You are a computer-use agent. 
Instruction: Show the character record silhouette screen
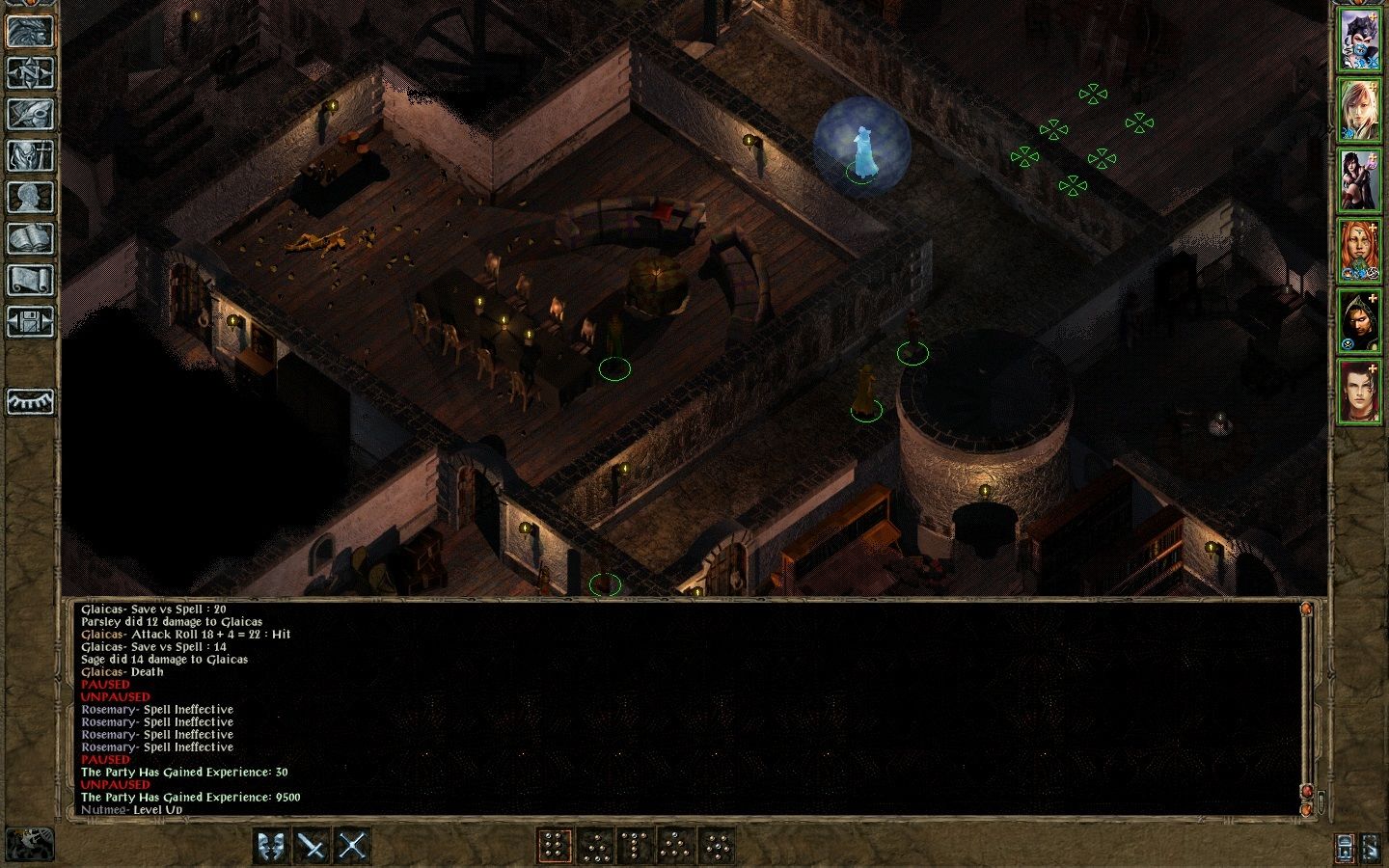click(x=30, y=197)
